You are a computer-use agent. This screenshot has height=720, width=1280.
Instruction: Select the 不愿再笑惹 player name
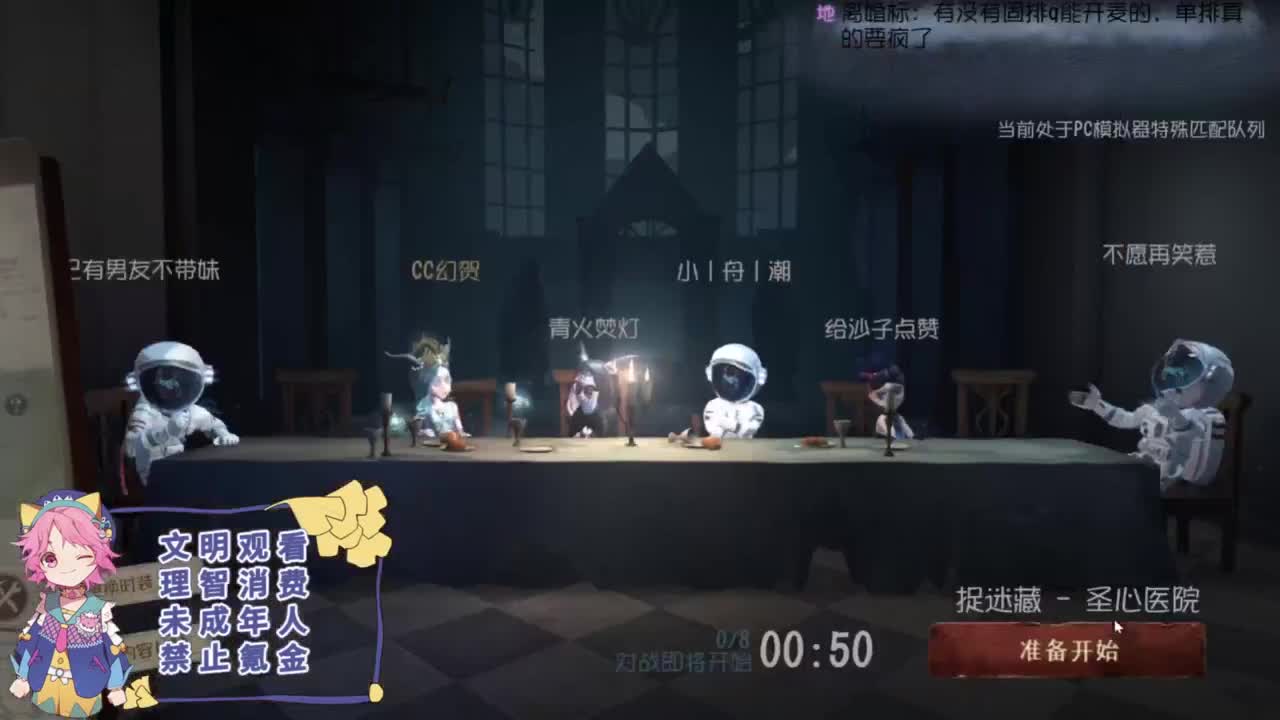(x=1158, y=252)
